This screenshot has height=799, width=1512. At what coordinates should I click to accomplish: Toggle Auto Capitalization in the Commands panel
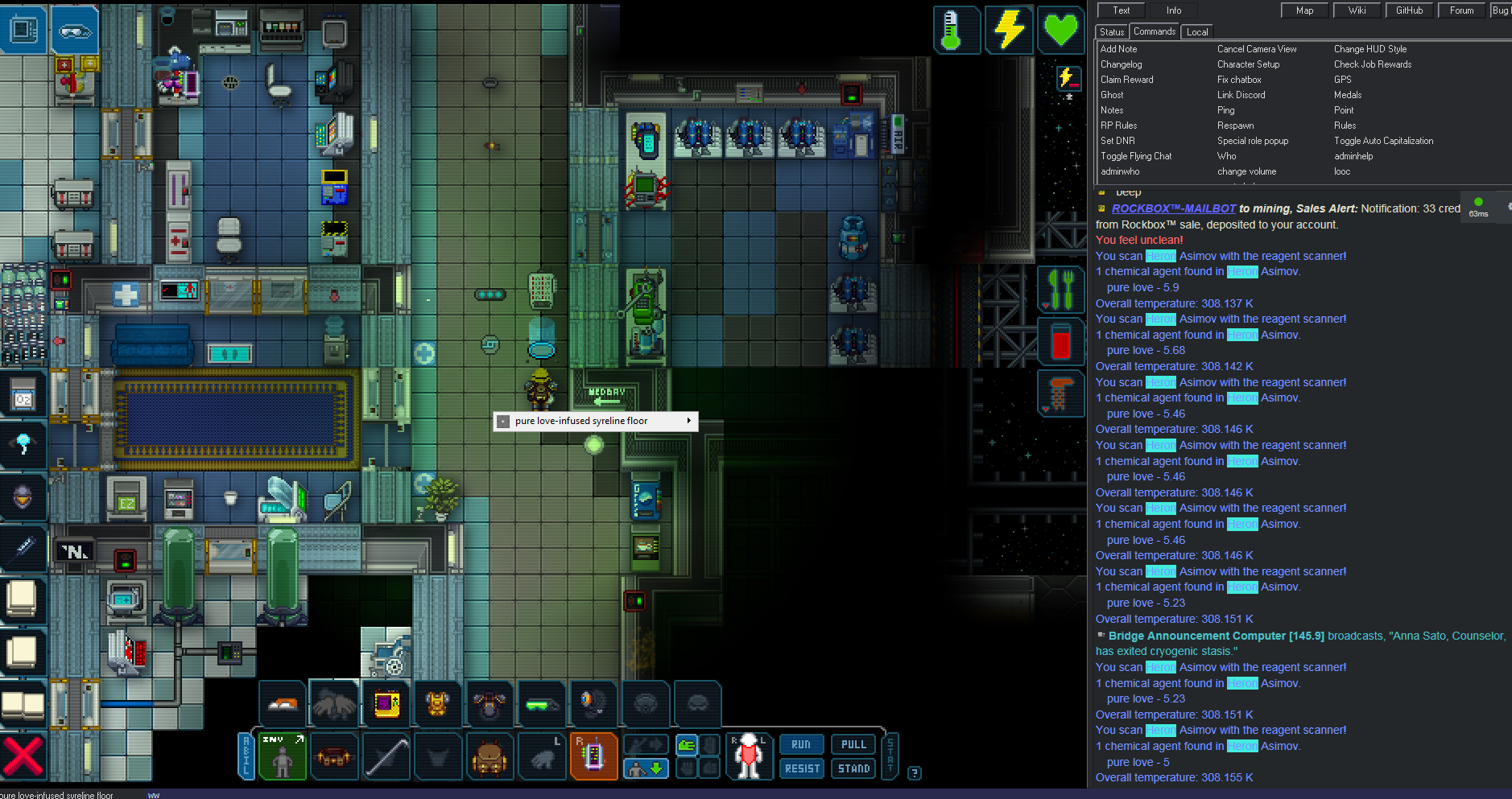[1382, 140]
